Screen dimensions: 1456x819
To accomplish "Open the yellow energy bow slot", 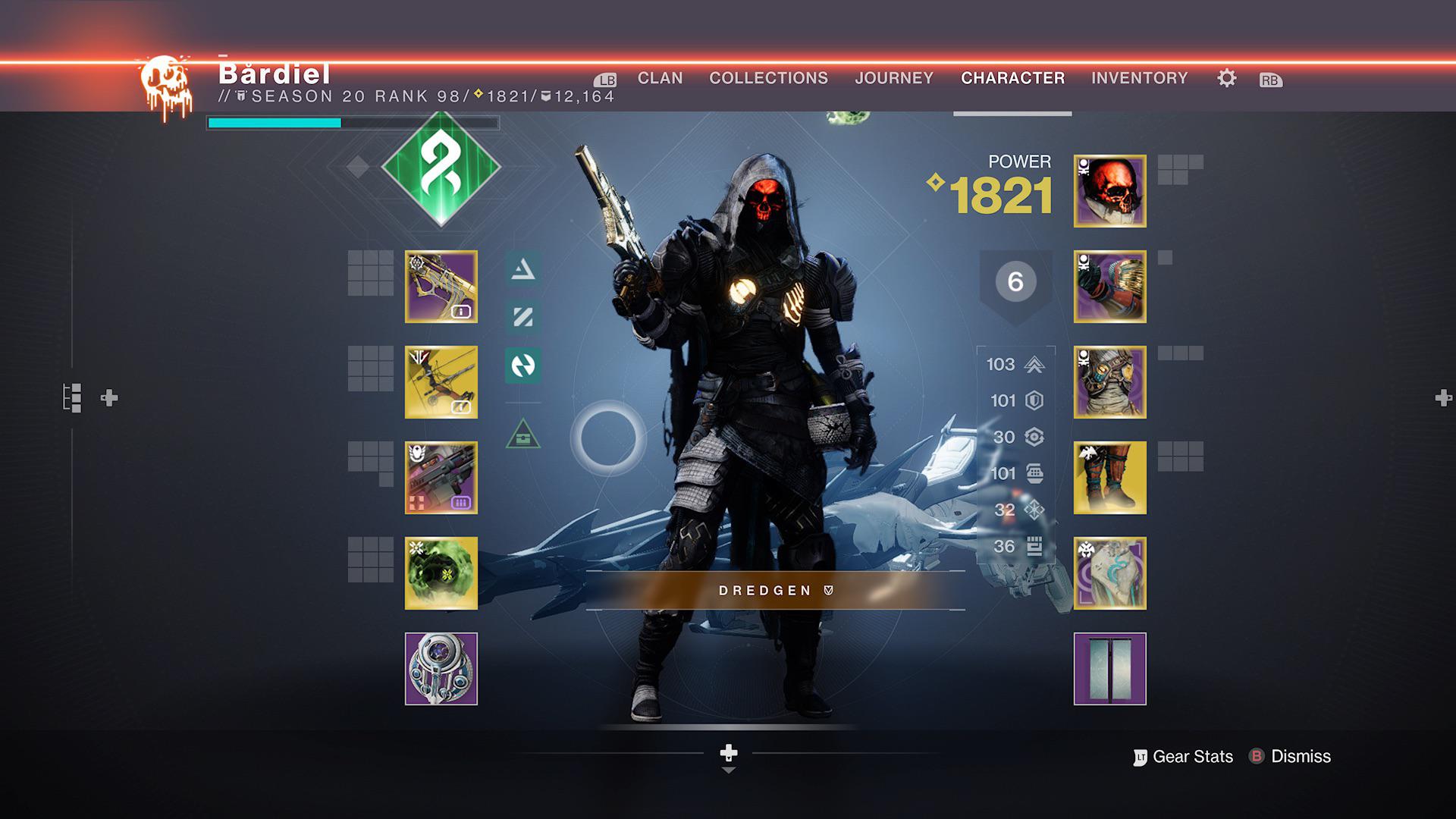I will click(x=441, y=383).
